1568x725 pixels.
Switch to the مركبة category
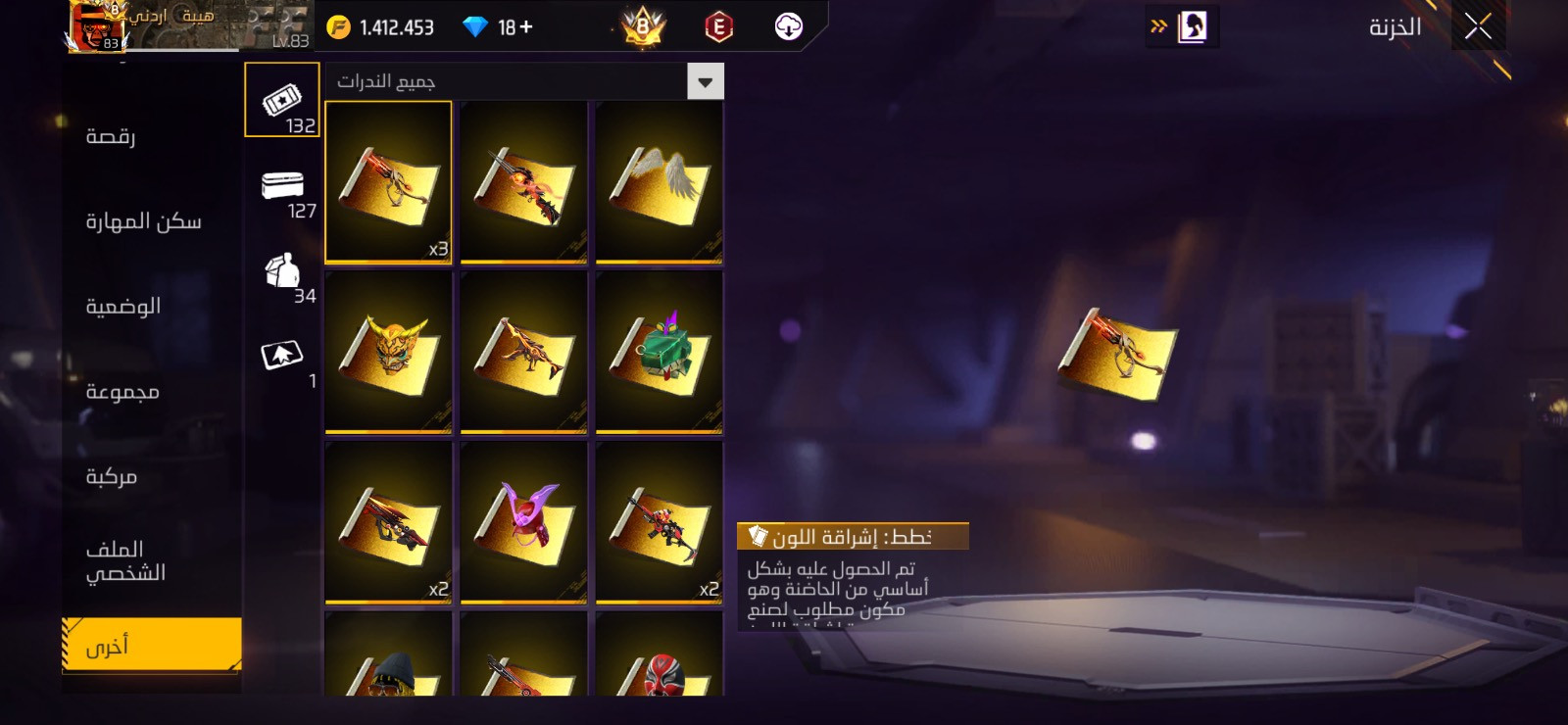pyautogui.click(x=112, y=477)
